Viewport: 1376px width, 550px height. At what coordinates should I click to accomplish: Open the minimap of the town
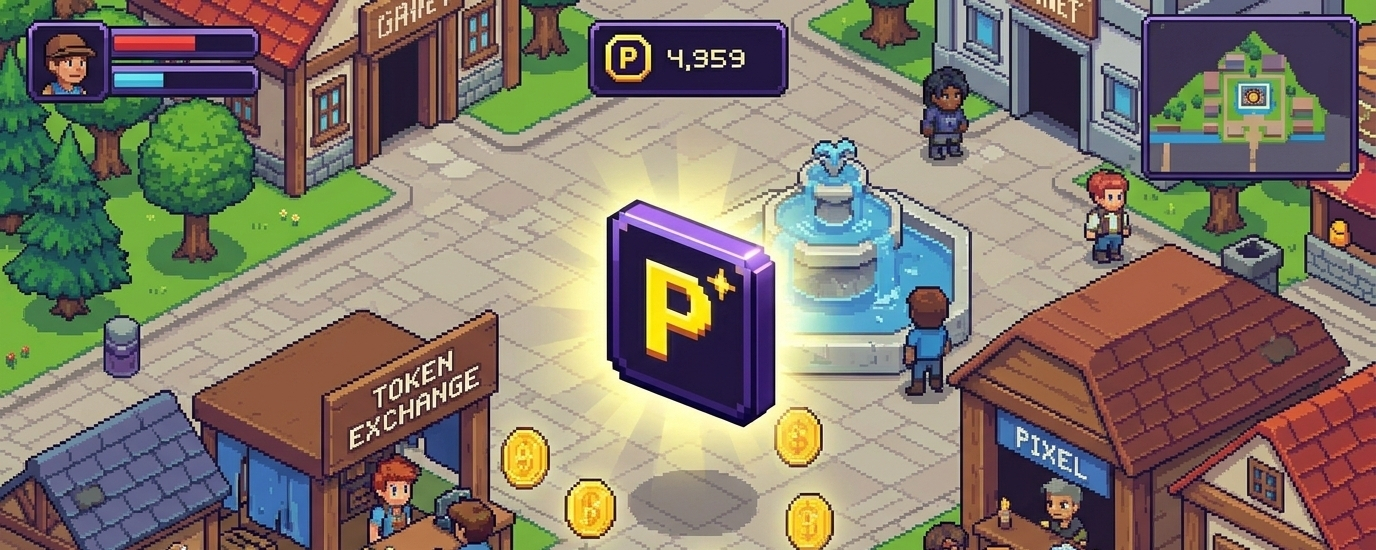[1250, 97]
